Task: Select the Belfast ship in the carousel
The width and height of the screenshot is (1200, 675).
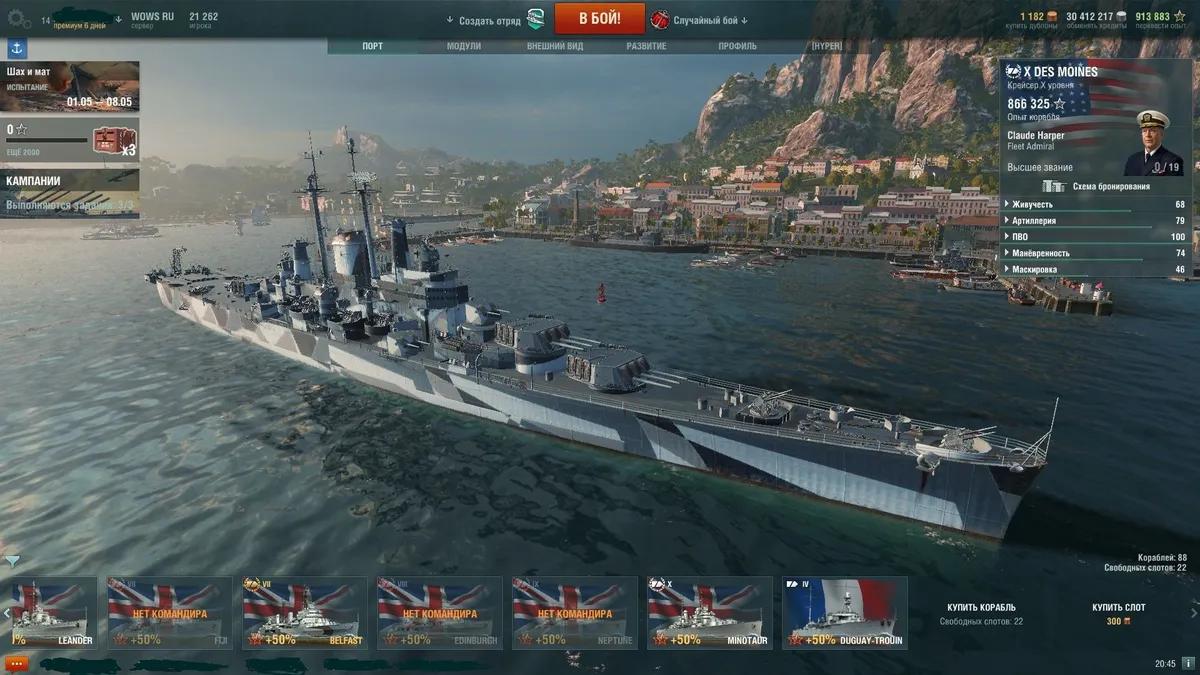Action: point(304,613)
